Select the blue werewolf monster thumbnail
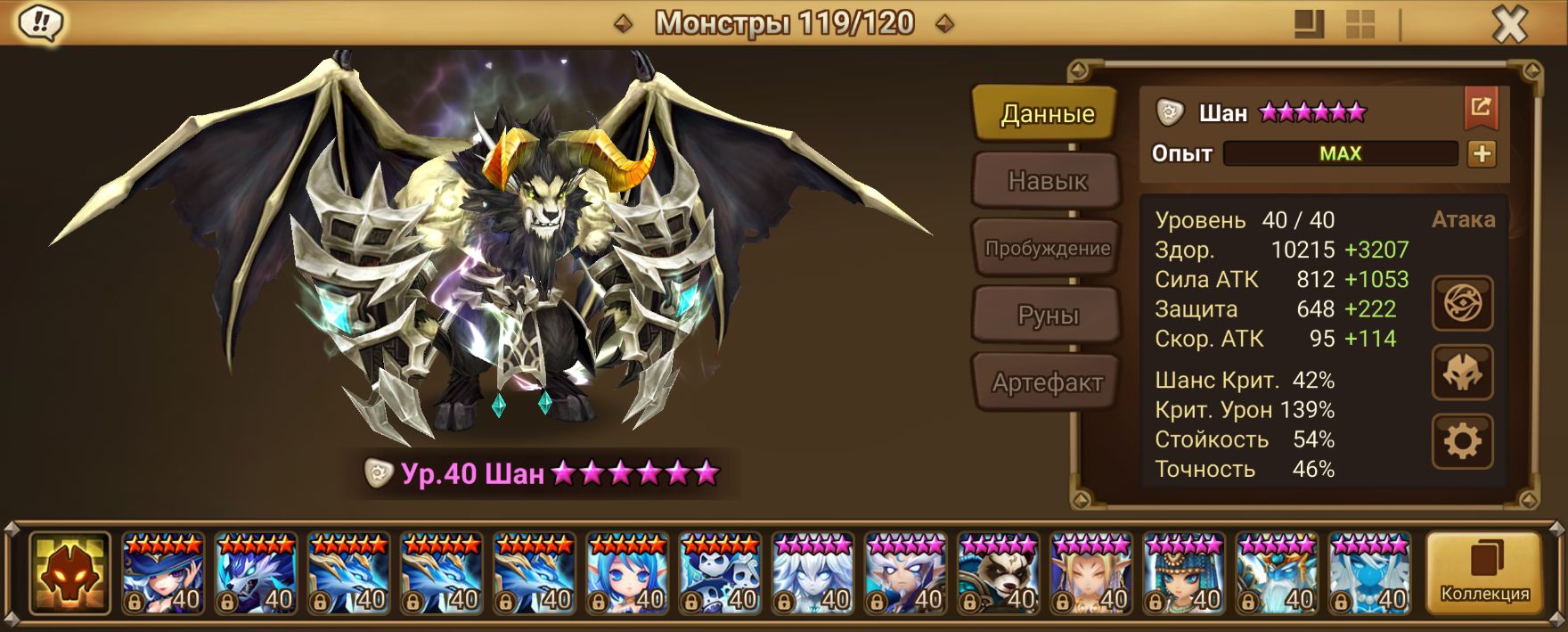The height and width of the screenshot is (632, 1568). 256,573
